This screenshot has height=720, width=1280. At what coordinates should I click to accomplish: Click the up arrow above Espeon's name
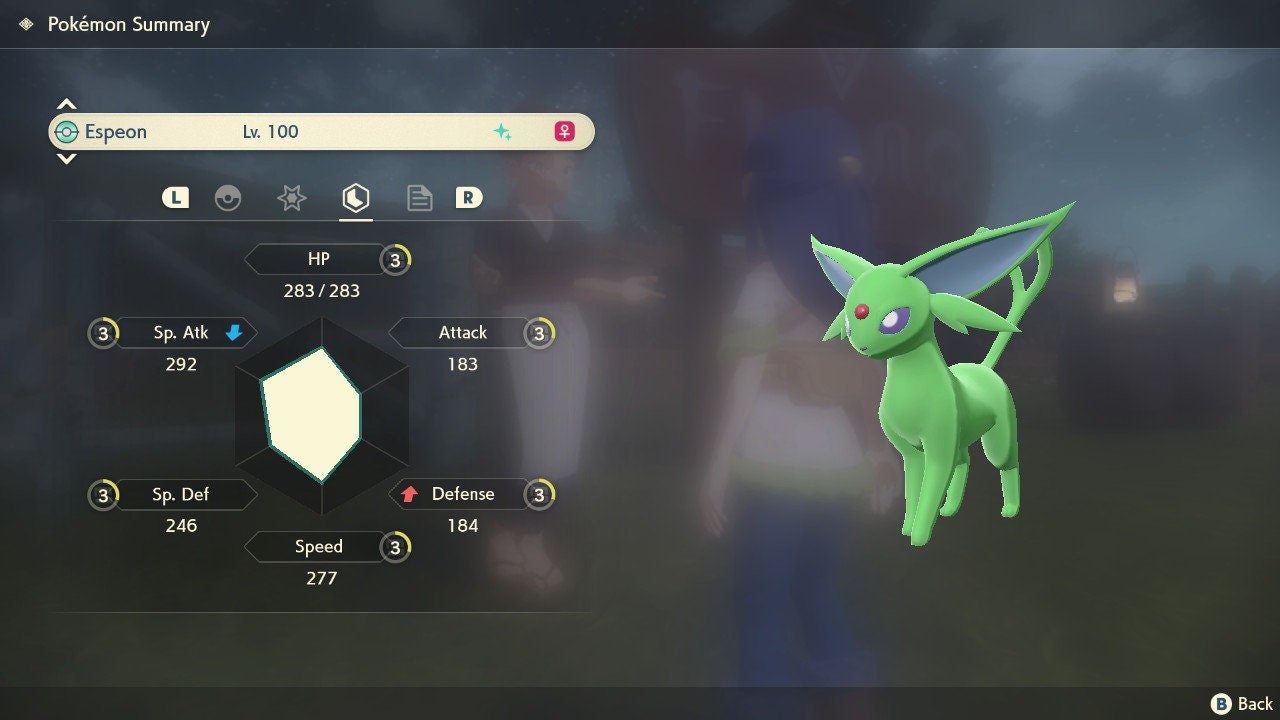click(66, 104)
